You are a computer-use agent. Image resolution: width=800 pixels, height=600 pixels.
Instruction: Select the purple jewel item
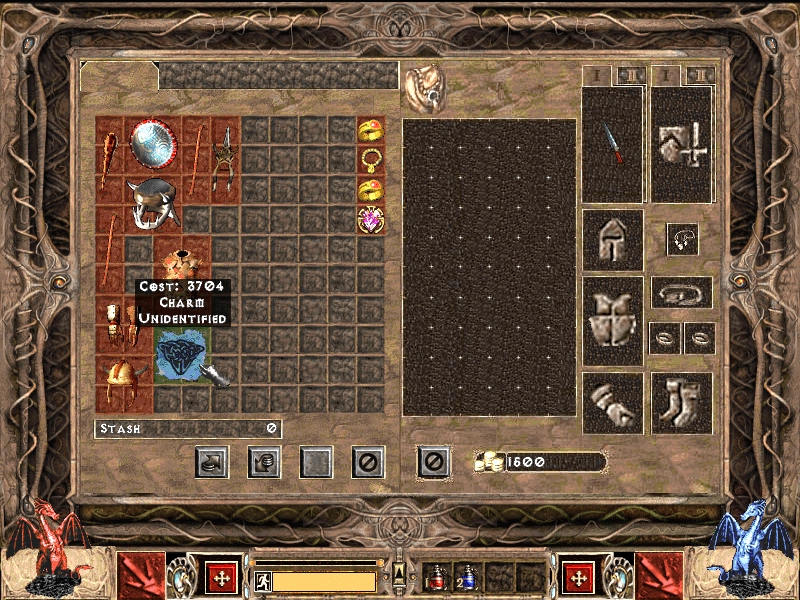pyautogui.click(x=371, y=219)
